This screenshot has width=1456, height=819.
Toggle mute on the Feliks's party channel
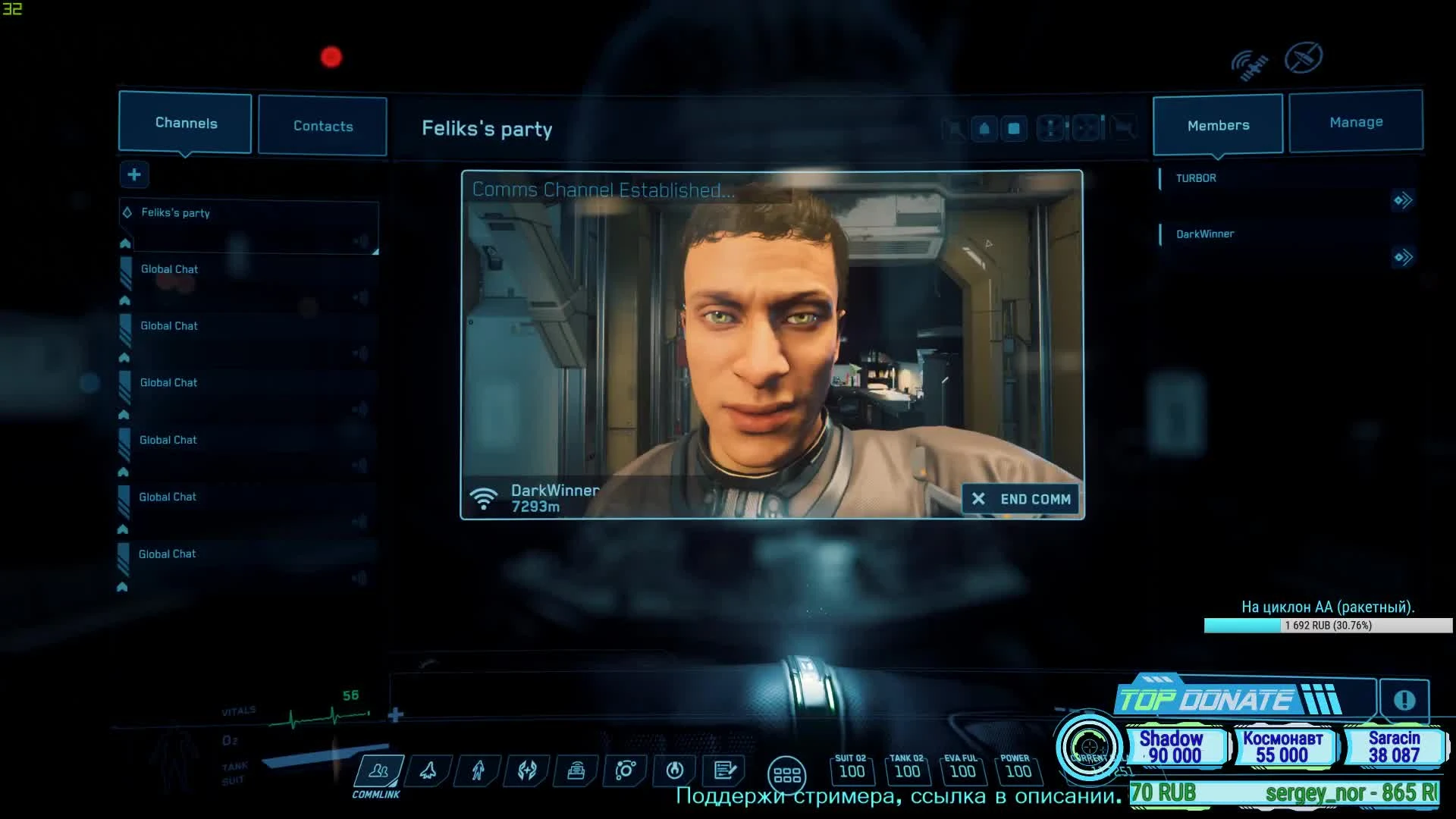pyautogui.click(x=361, y=240)
